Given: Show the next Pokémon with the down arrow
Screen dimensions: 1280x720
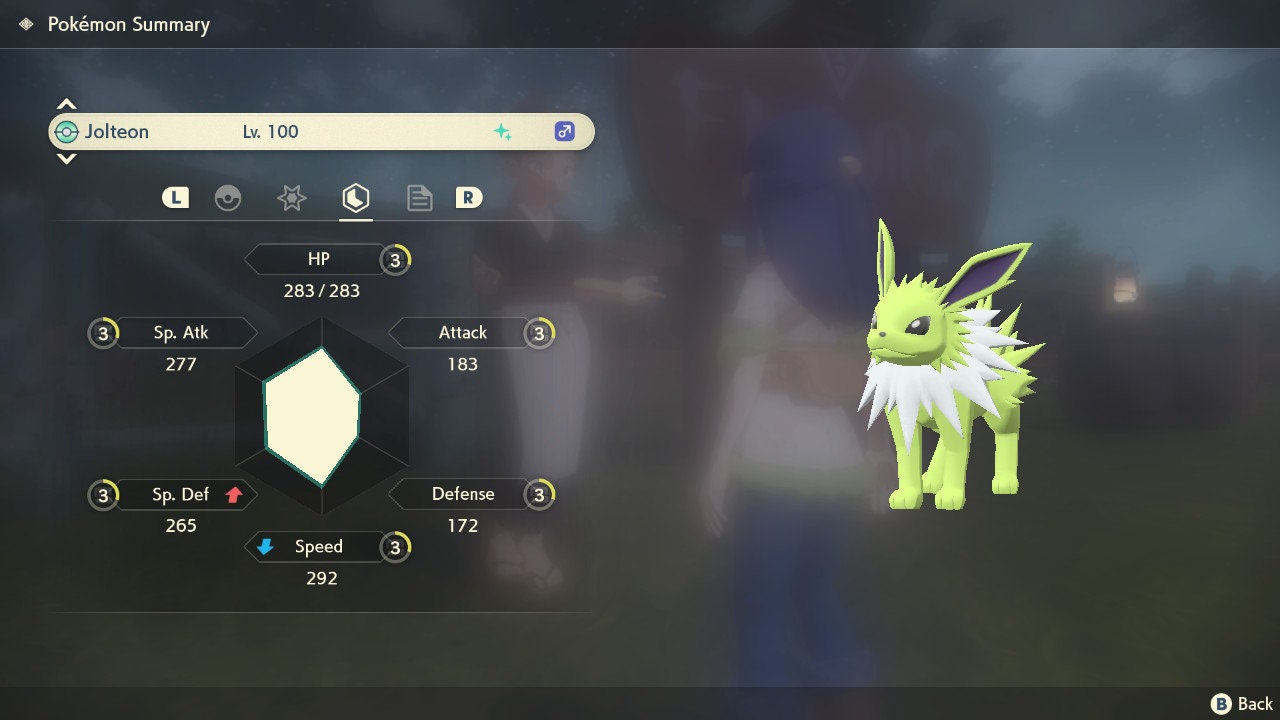Looking at the screenshot, I should click(x=66, y=159).
